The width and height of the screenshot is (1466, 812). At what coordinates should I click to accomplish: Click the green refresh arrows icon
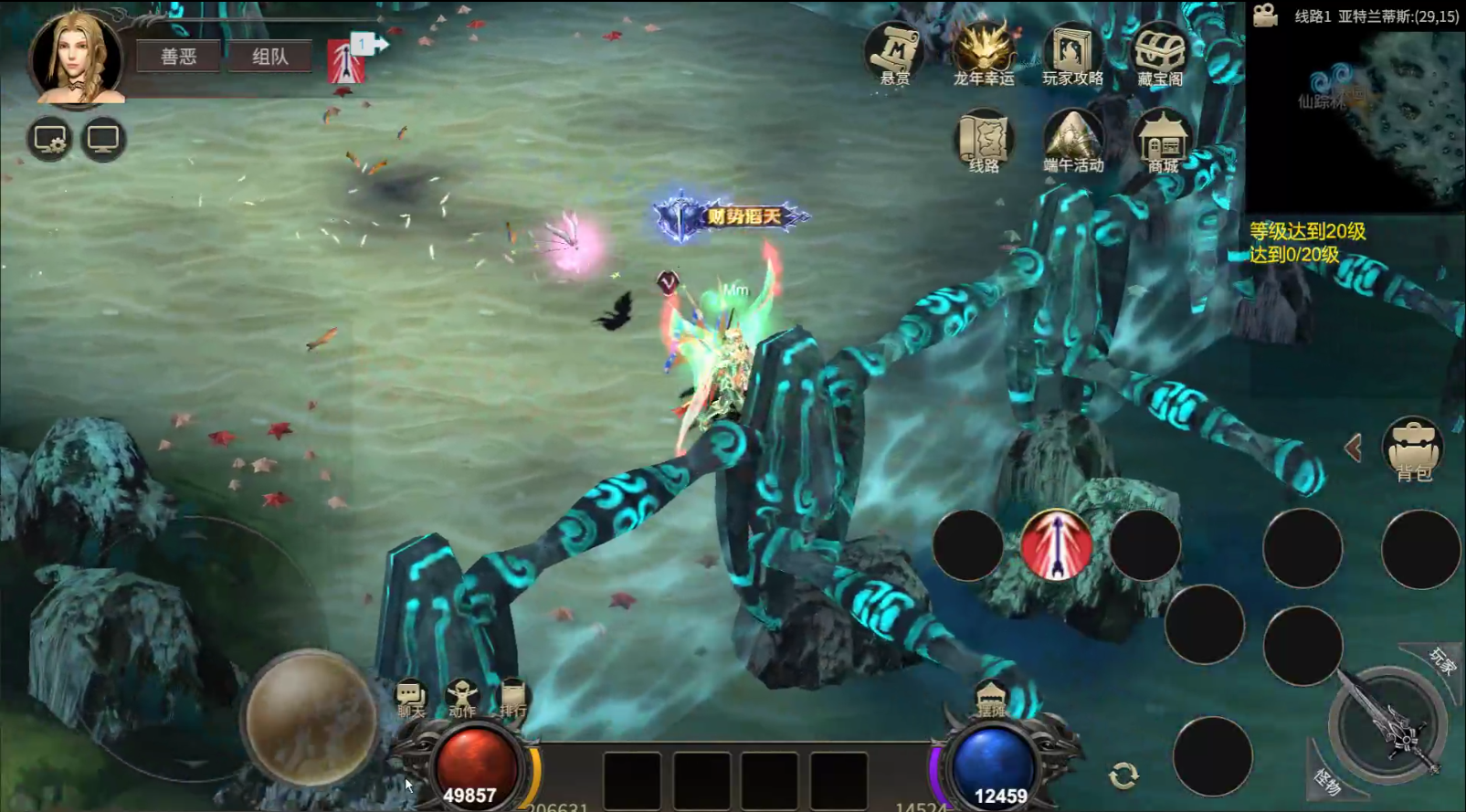coord(1123,775)
